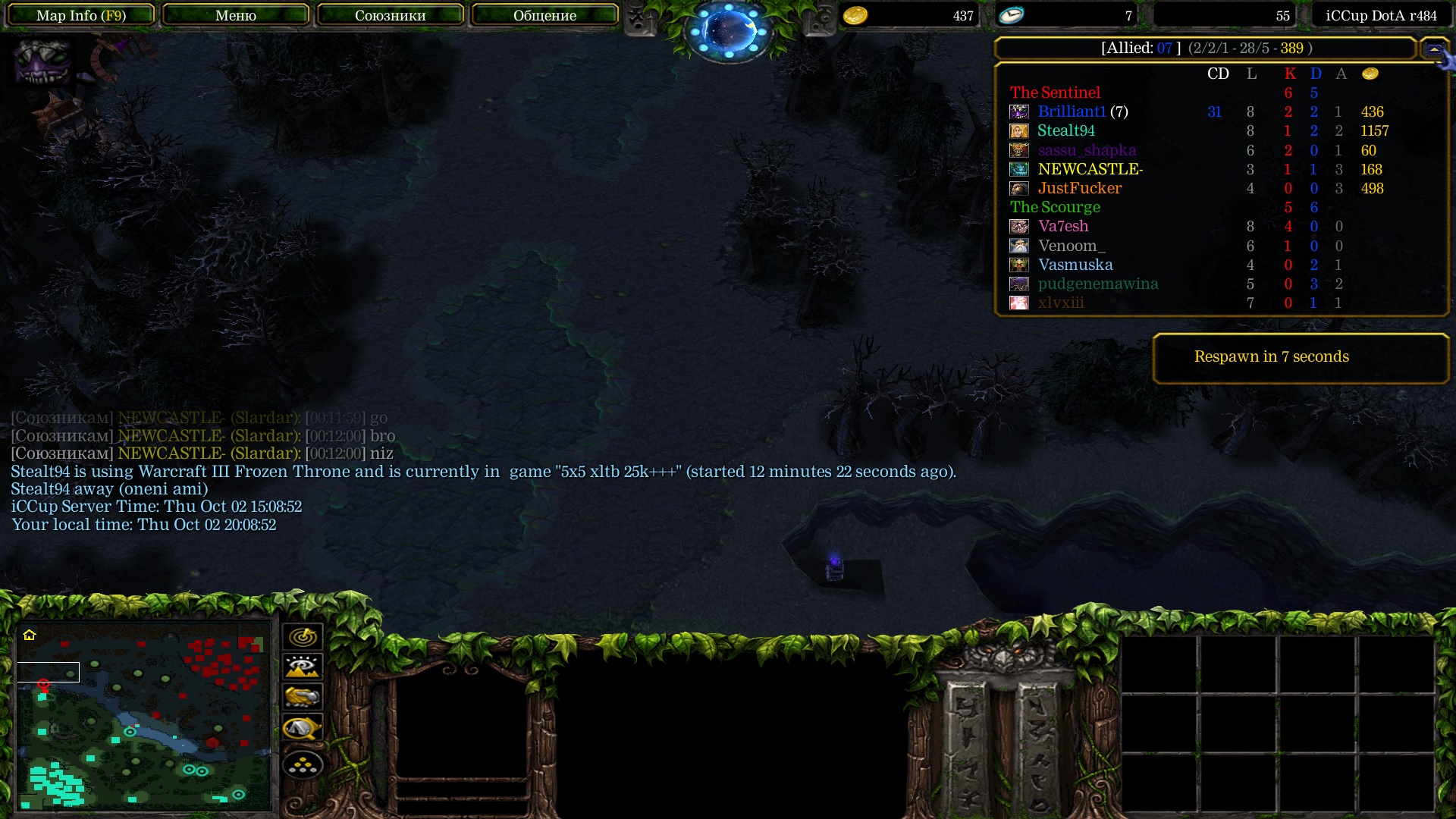Select Va7esh row in the scoreboard
This screenshot has height=819, width=1456.
1062,227
